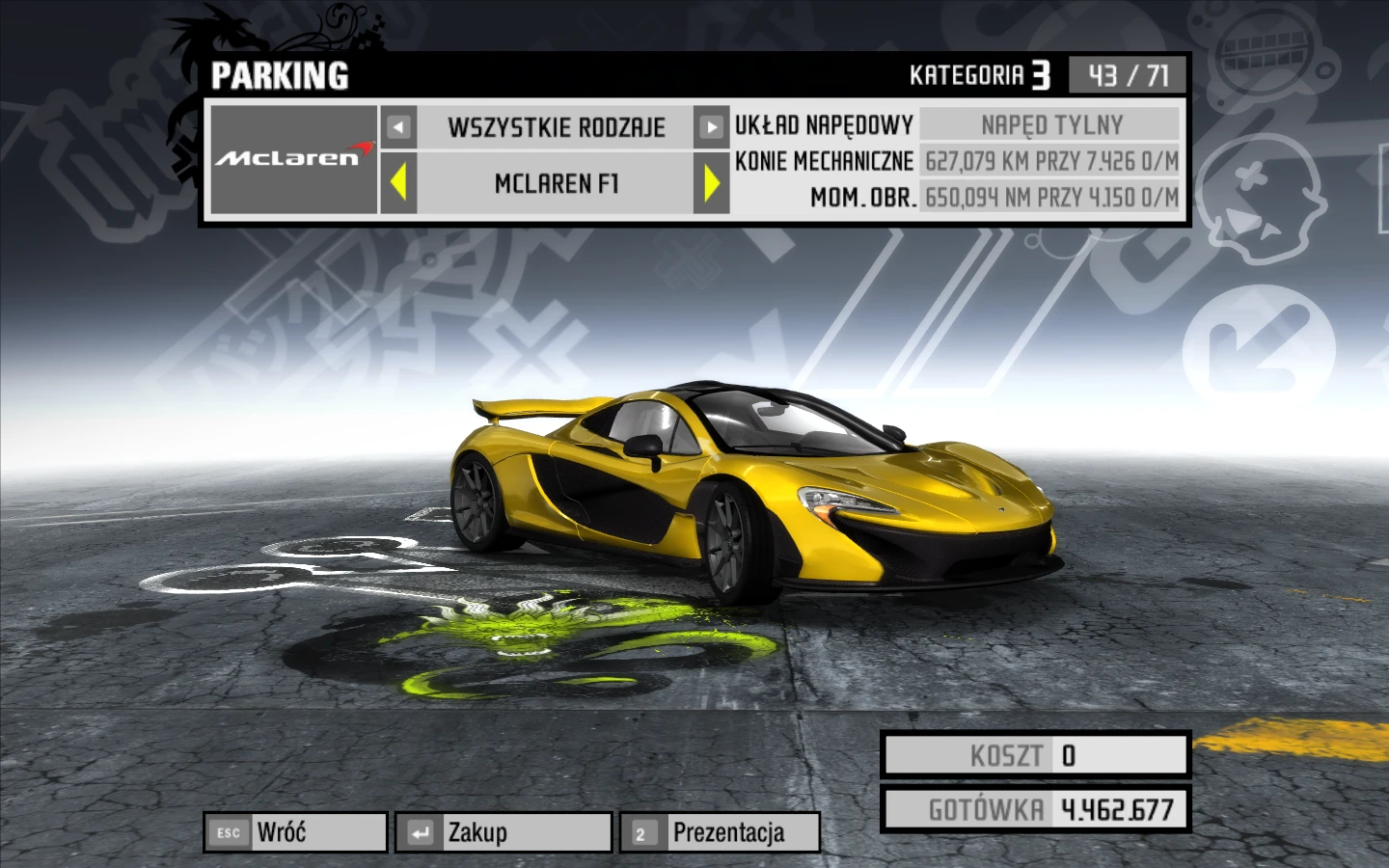Click the MCLAREN F1 model name label

tap(555, 183)
